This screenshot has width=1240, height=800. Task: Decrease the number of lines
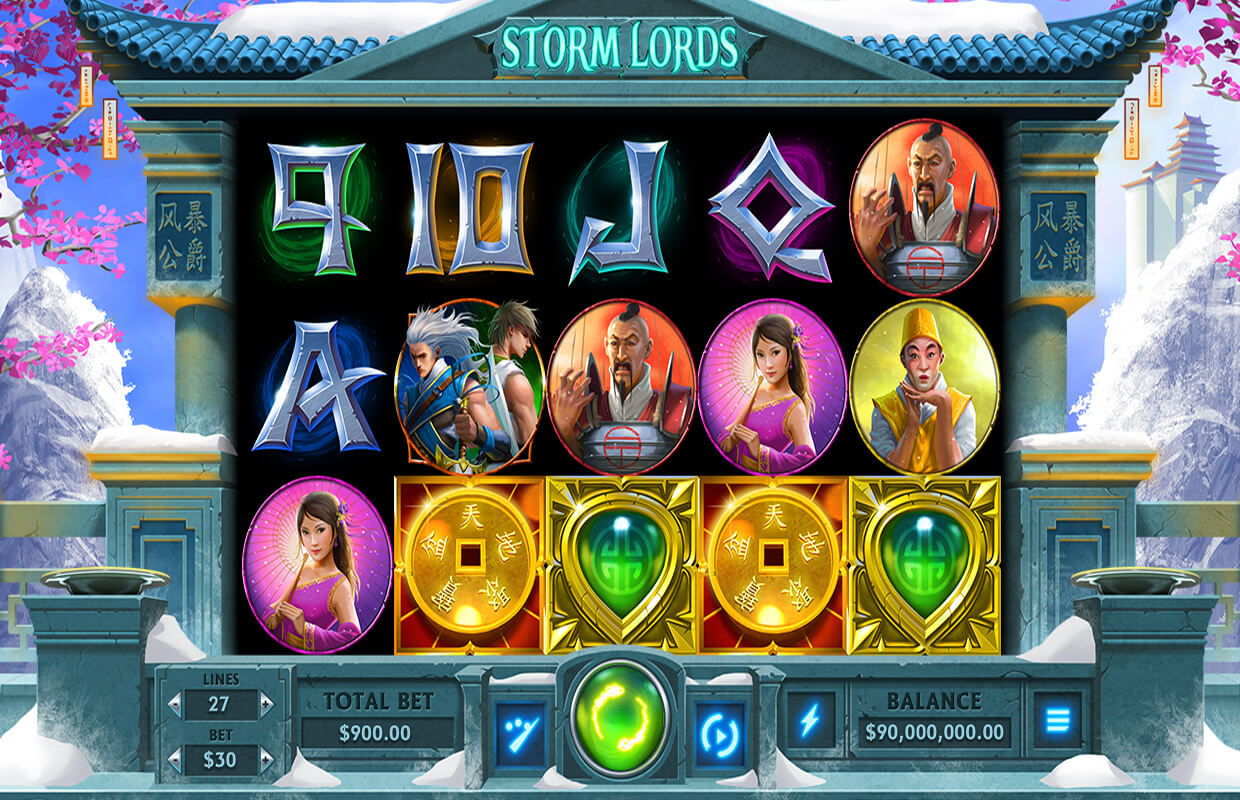pyautogui.click(x=174, y=704)
